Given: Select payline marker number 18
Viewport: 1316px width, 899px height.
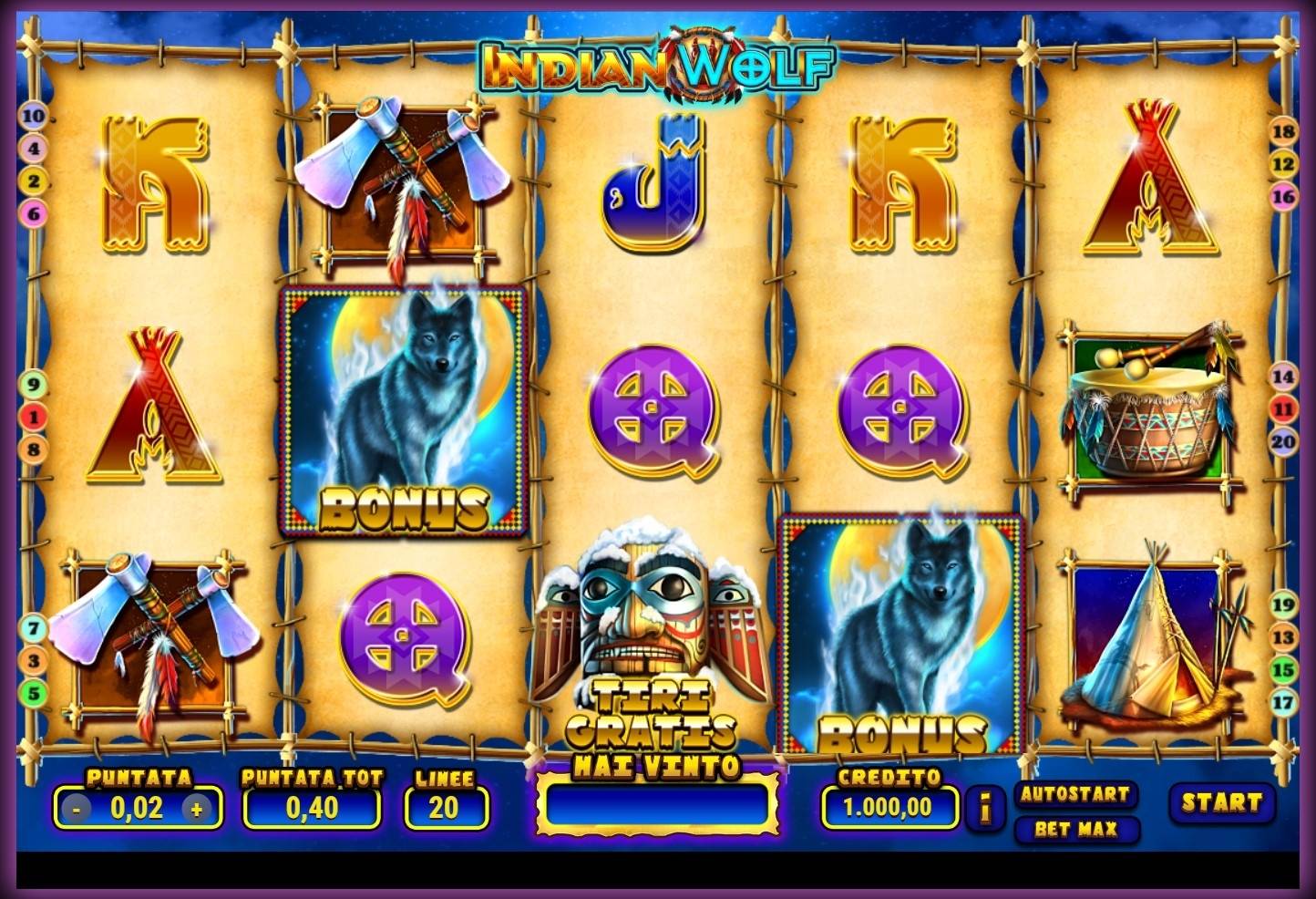Looking at the screenshot, I should coord(1283,131).
